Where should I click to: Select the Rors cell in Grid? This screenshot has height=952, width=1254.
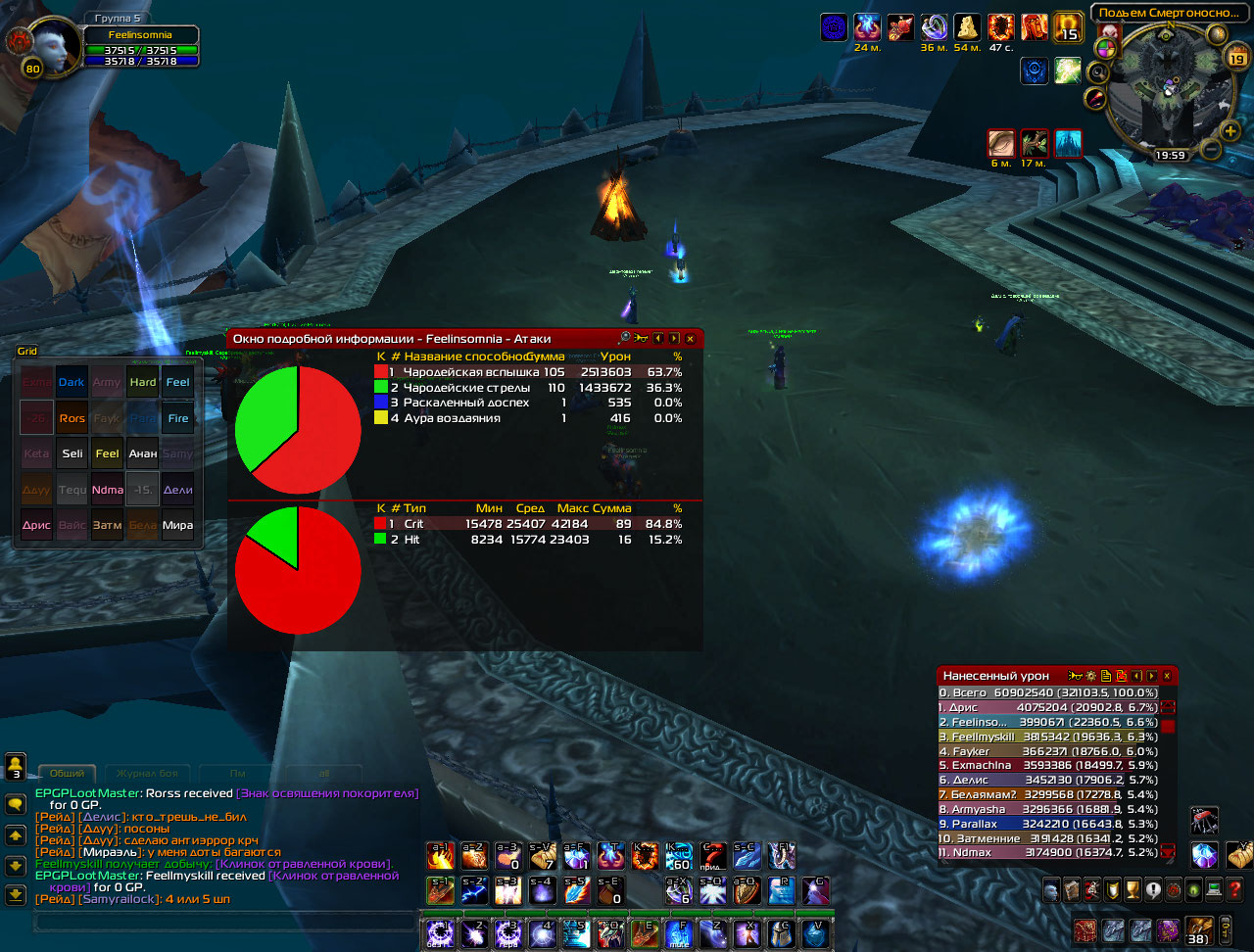point(72,418)
